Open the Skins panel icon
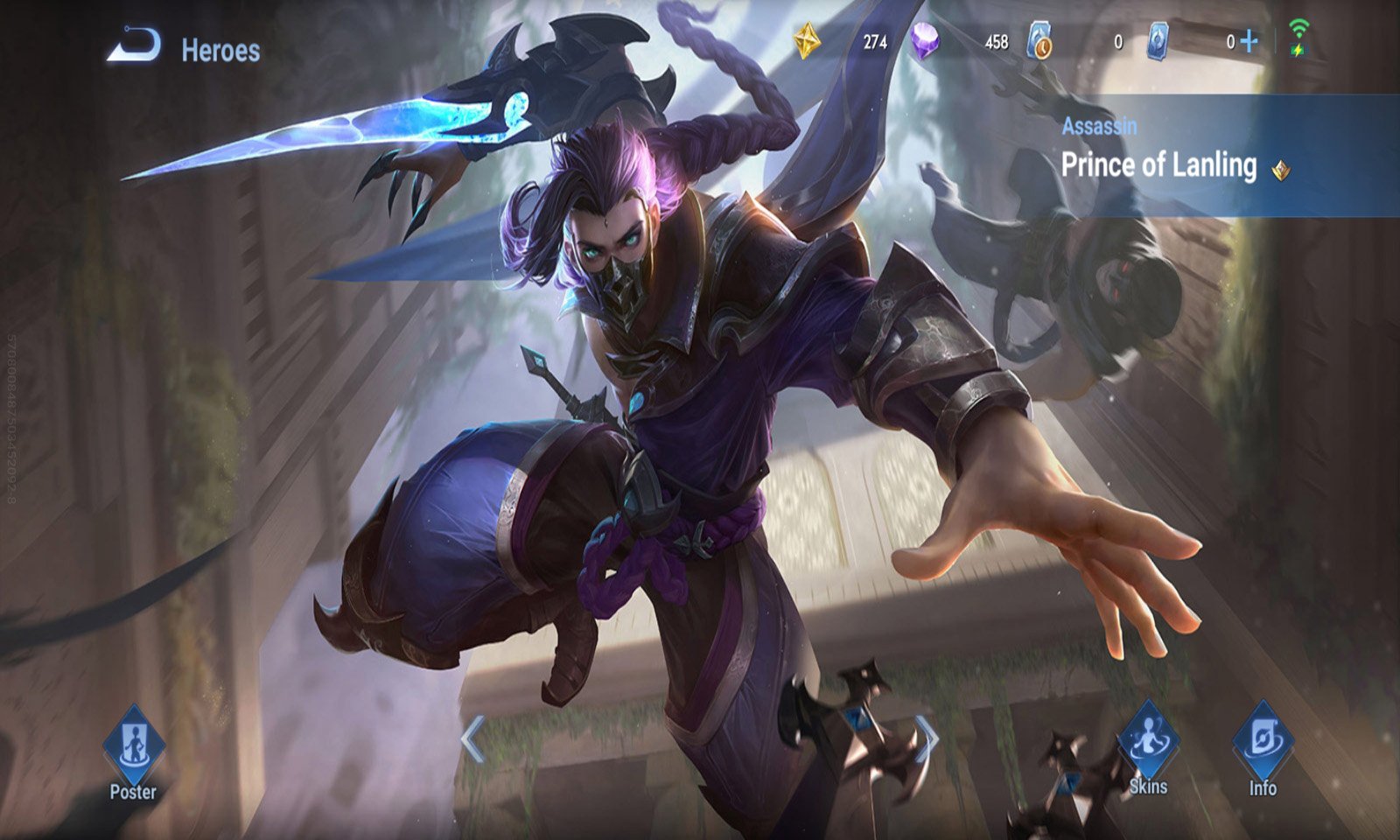1400x840 pixels. 1148,742
